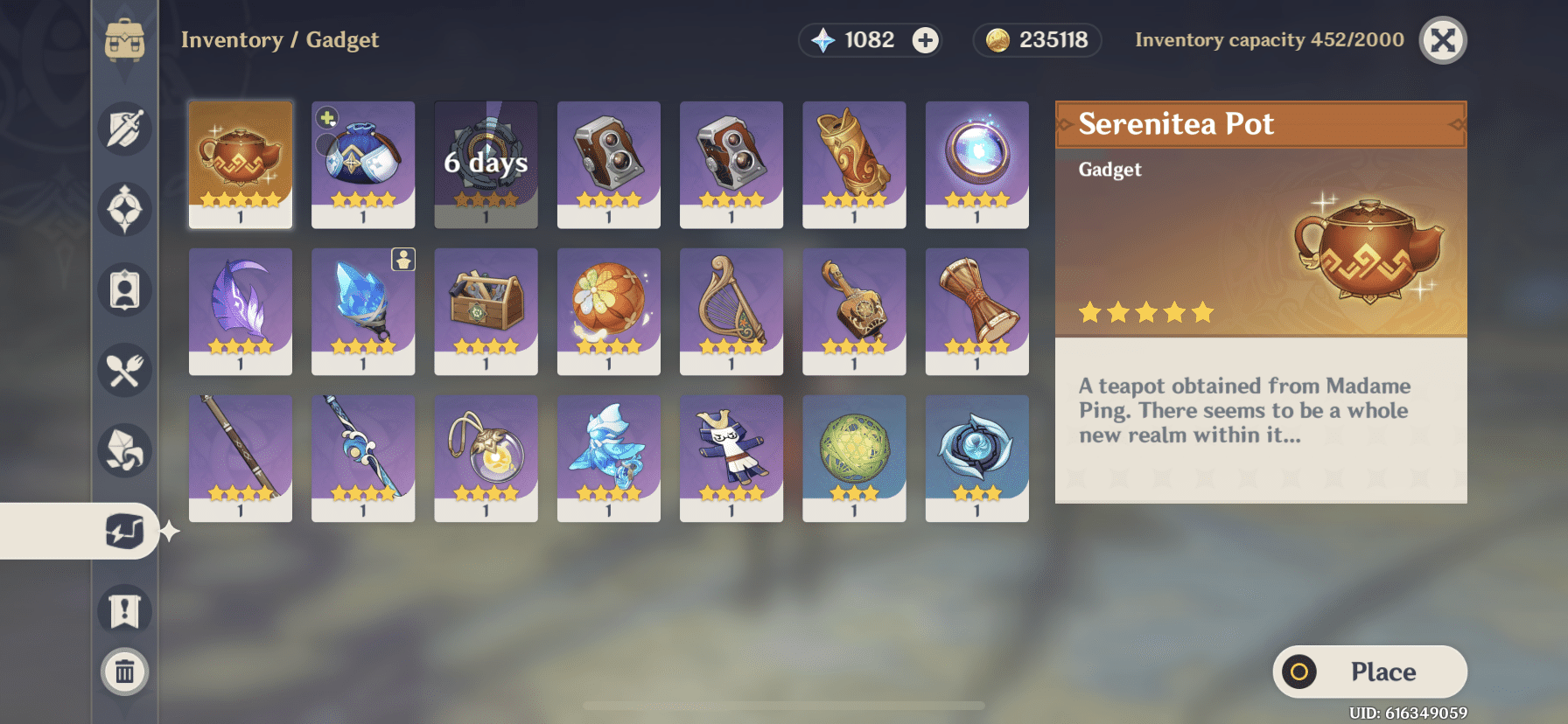Screen dimensions: 1568x724
Task: Click the trash can destroy icon
Action: click(x=125, y=672)
